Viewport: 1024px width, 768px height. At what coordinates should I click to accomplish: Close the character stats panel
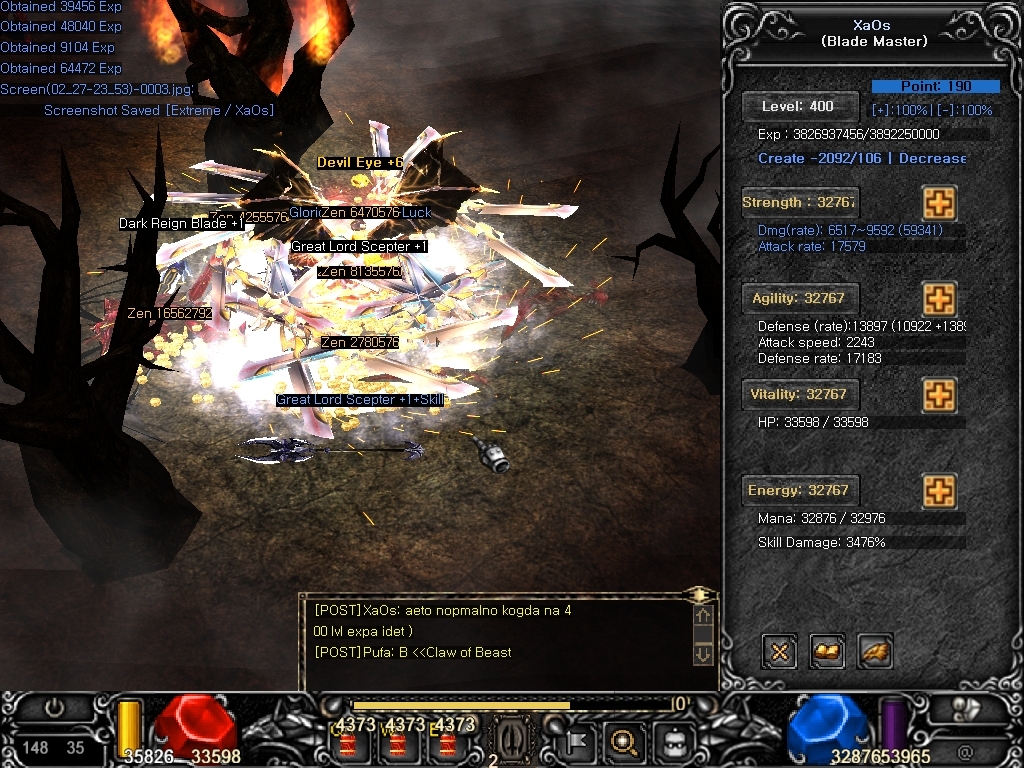pos(780,651)
